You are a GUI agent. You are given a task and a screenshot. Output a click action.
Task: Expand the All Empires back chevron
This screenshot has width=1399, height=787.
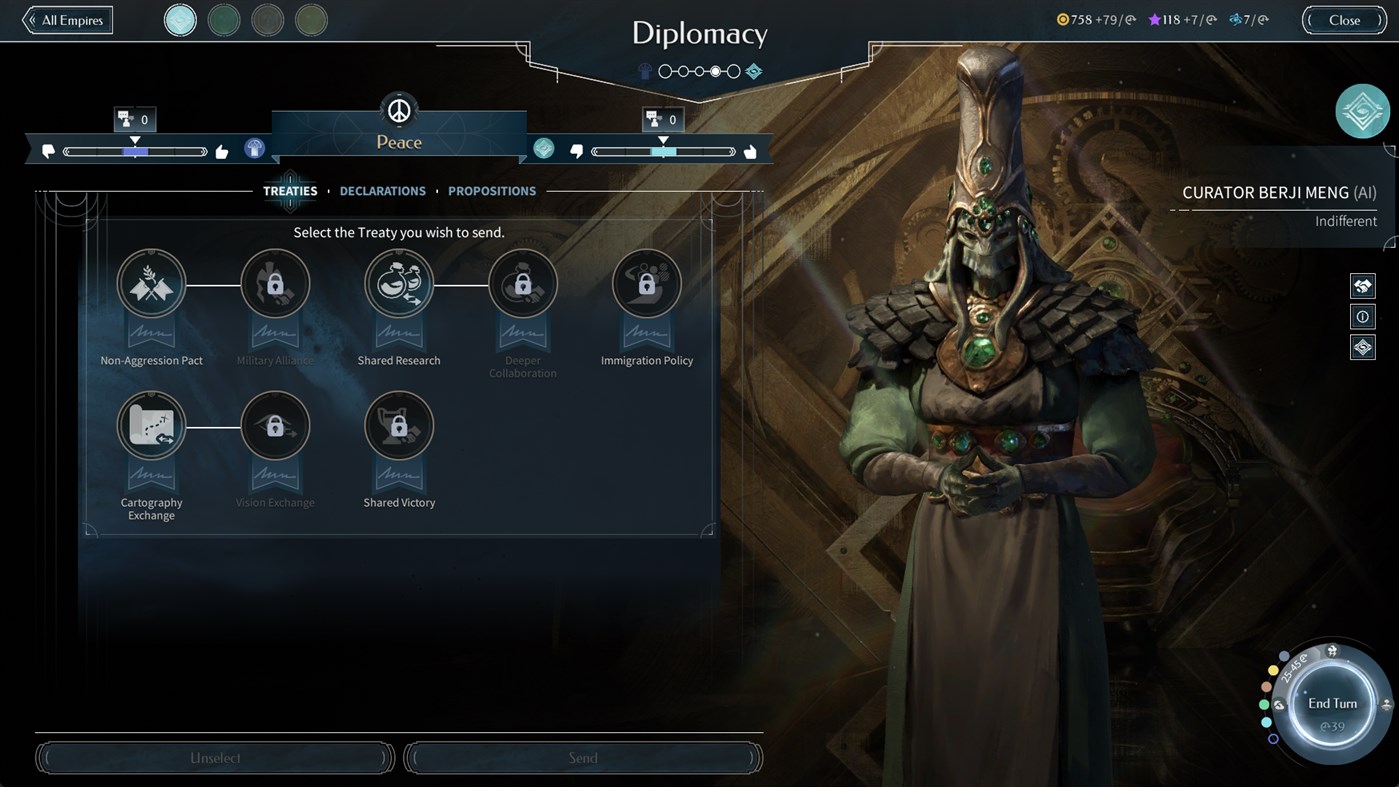[x=30, y=19]
